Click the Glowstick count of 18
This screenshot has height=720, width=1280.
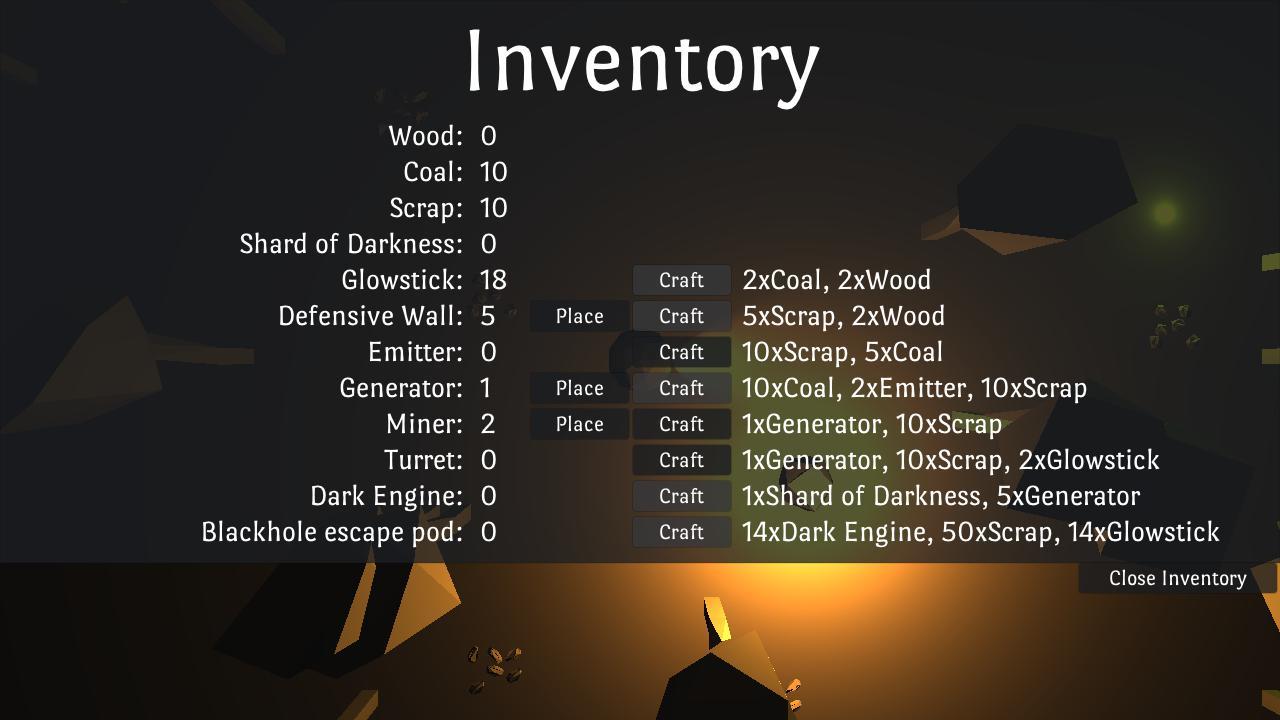(x=496, y=280)
